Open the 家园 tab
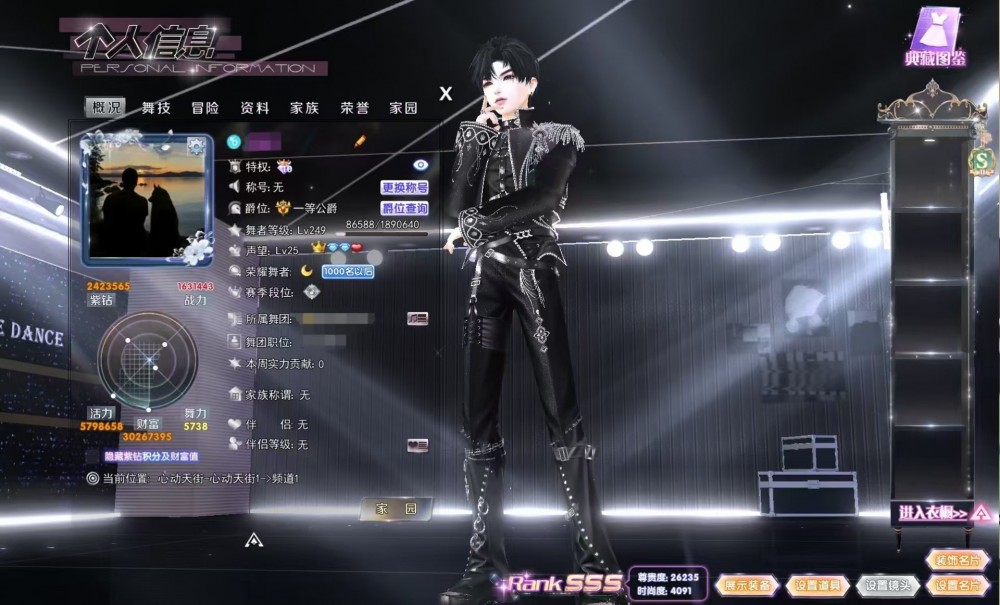This screenshot has height=605, width=1000. (x=404, y=108)
